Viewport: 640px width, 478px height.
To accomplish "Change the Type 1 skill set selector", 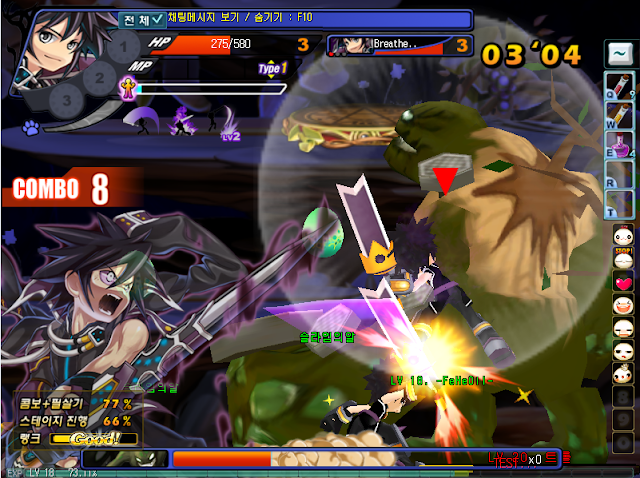I will (x=272, y=69).
